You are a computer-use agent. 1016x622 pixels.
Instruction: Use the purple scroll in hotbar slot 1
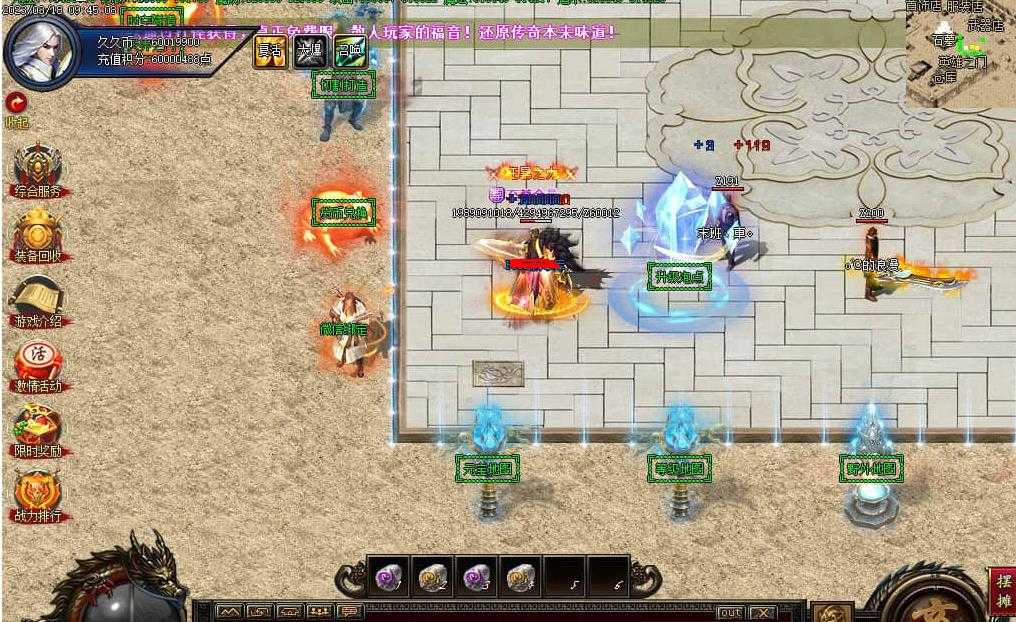coord(388,577)
